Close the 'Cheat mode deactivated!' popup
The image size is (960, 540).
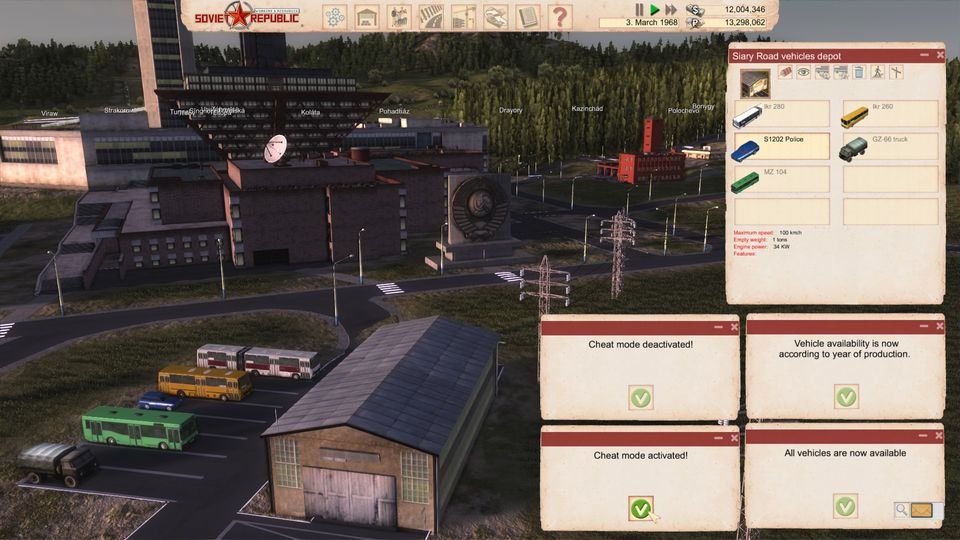[x=734, y=326]
